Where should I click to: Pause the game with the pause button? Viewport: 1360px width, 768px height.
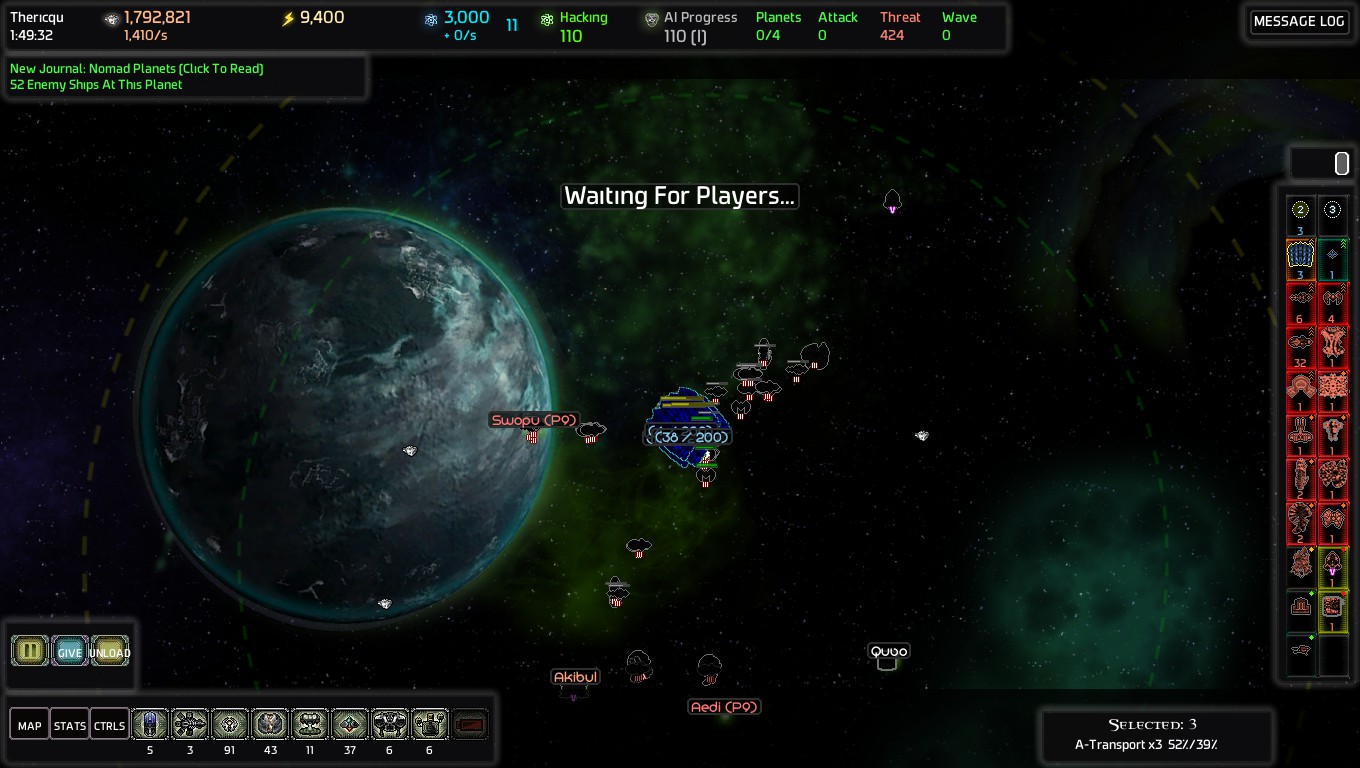30,651
